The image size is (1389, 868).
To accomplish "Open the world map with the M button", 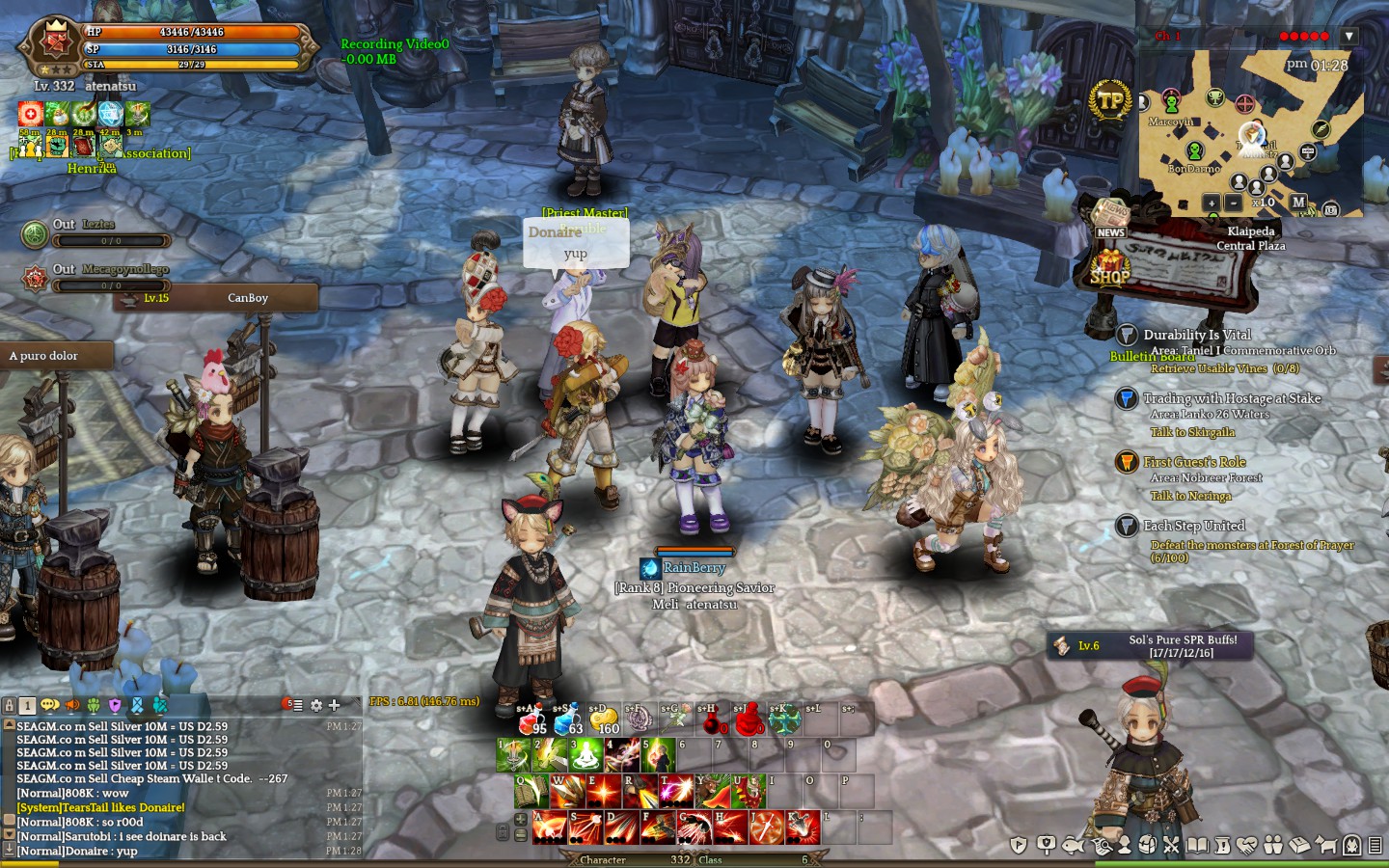I will point(1299,203).
